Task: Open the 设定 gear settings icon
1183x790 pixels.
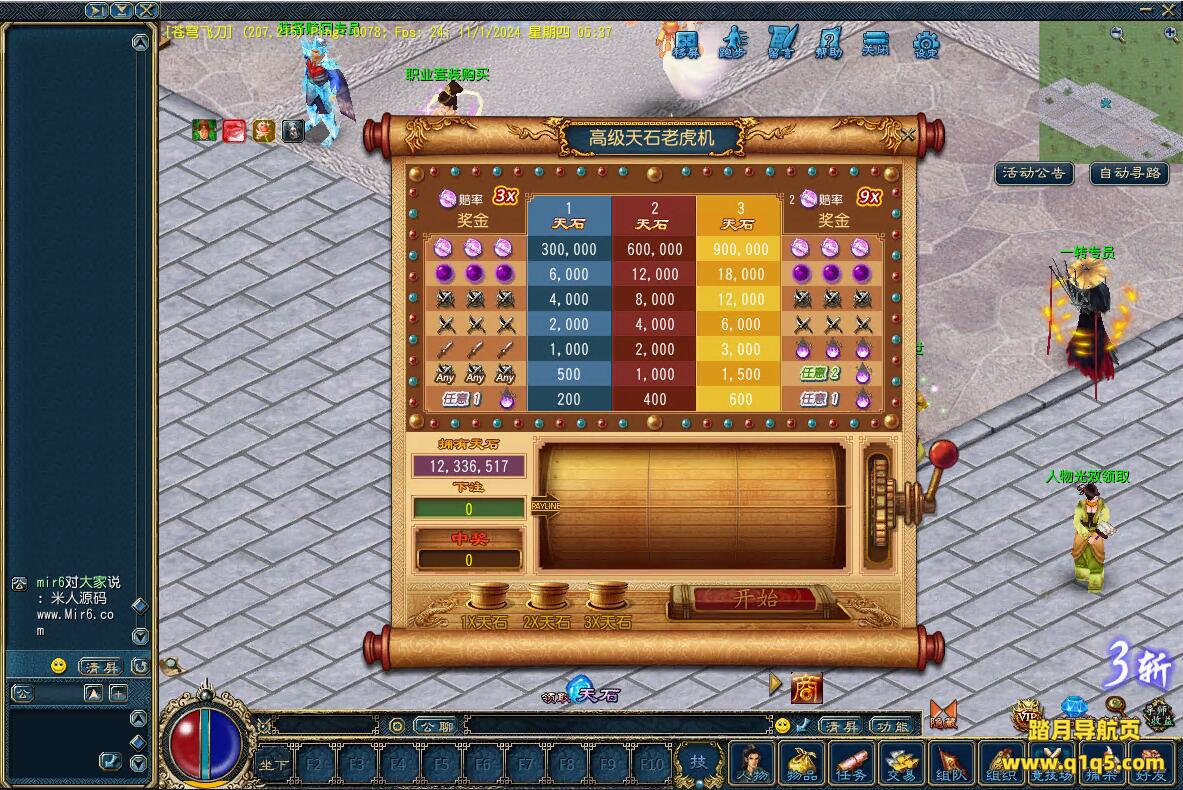Action: pyautogui.click(x=927, y=44)
